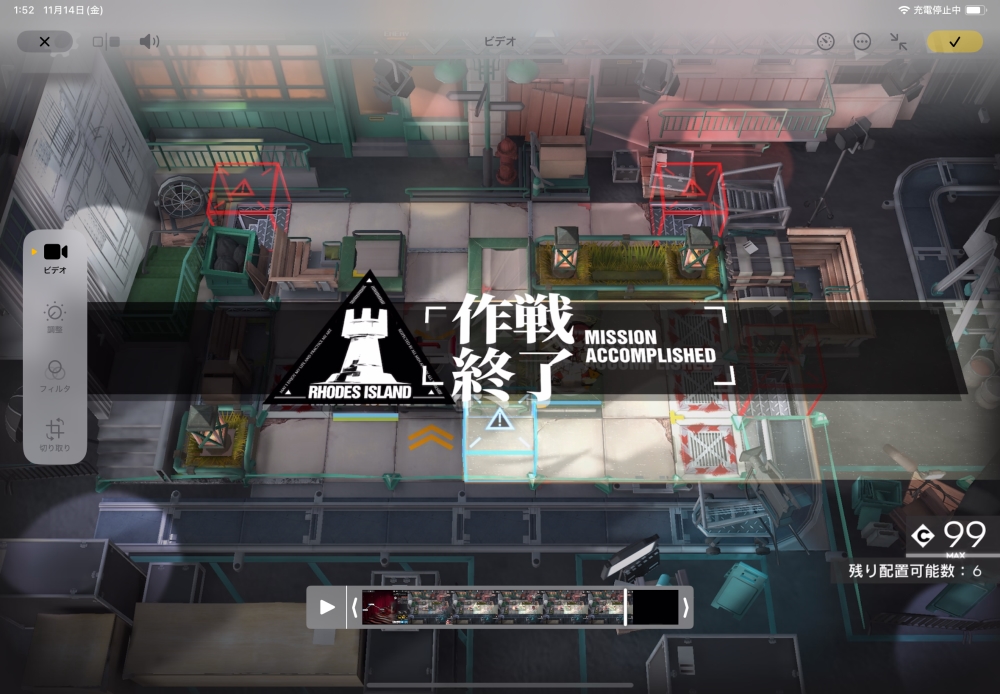Select the フィルタ filter tab

(x=55, y=374)
